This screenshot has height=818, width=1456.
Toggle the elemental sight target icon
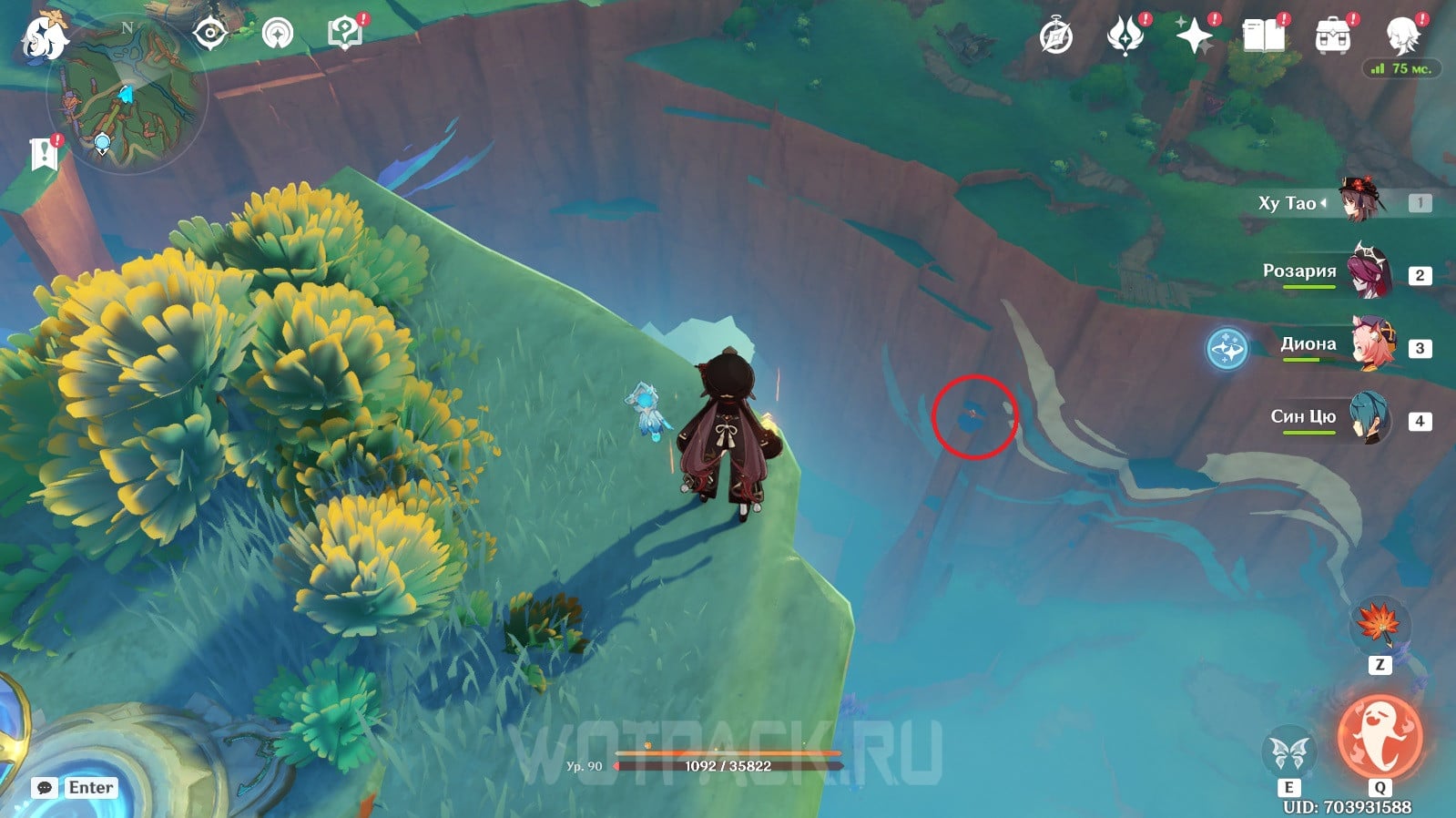pos(209,35)
